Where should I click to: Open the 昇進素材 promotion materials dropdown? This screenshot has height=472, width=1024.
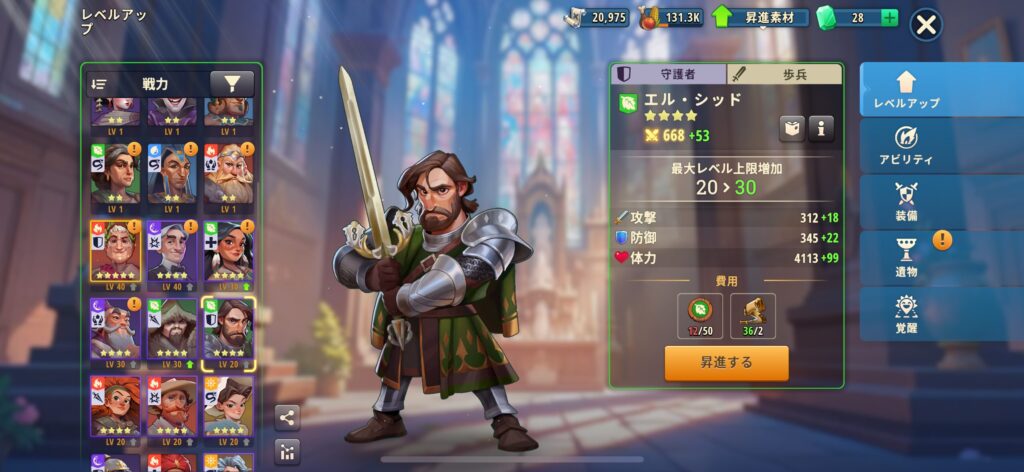(x=761, y=18)
